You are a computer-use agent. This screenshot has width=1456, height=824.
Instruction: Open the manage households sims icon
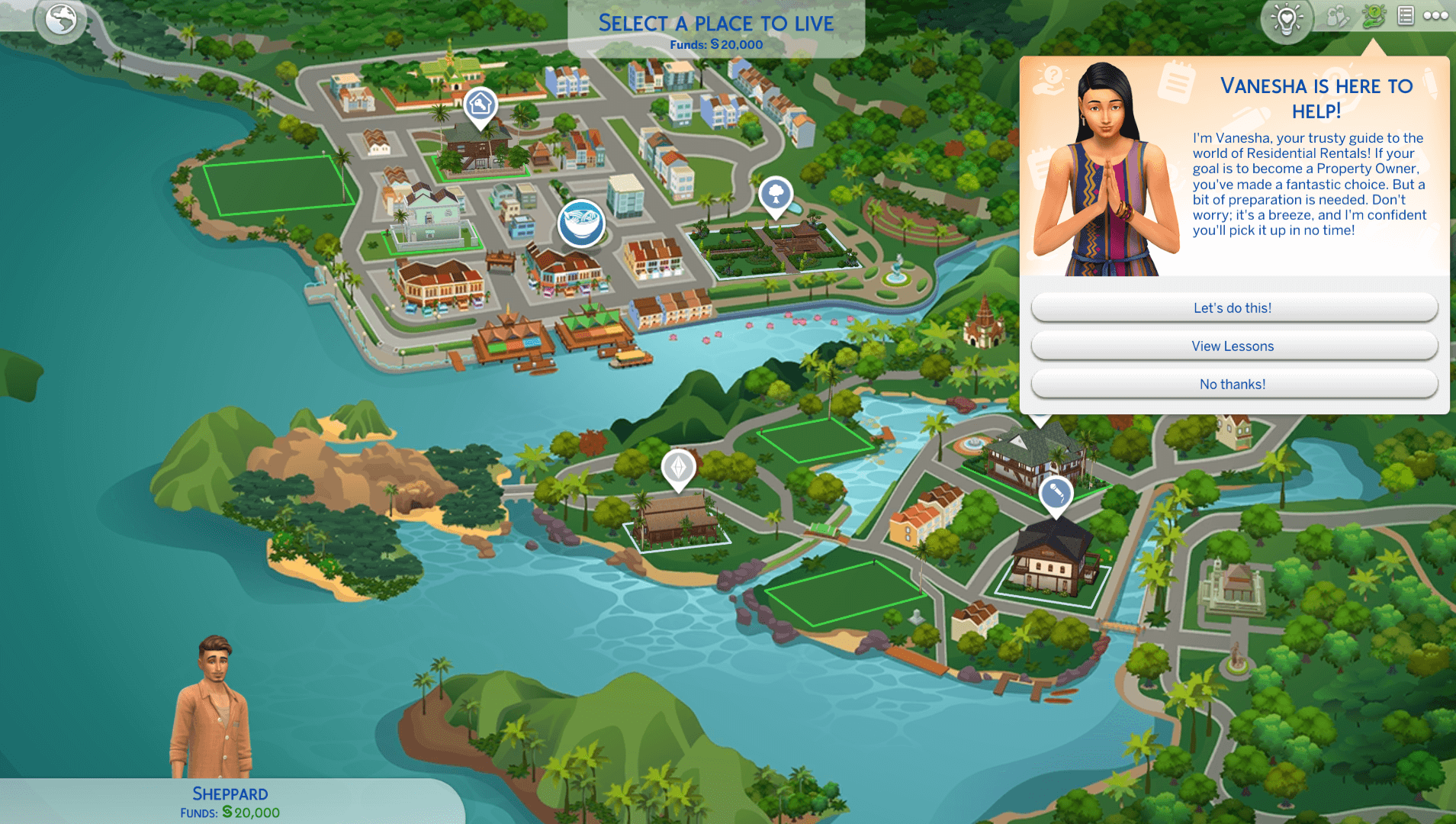(1337, 17)
